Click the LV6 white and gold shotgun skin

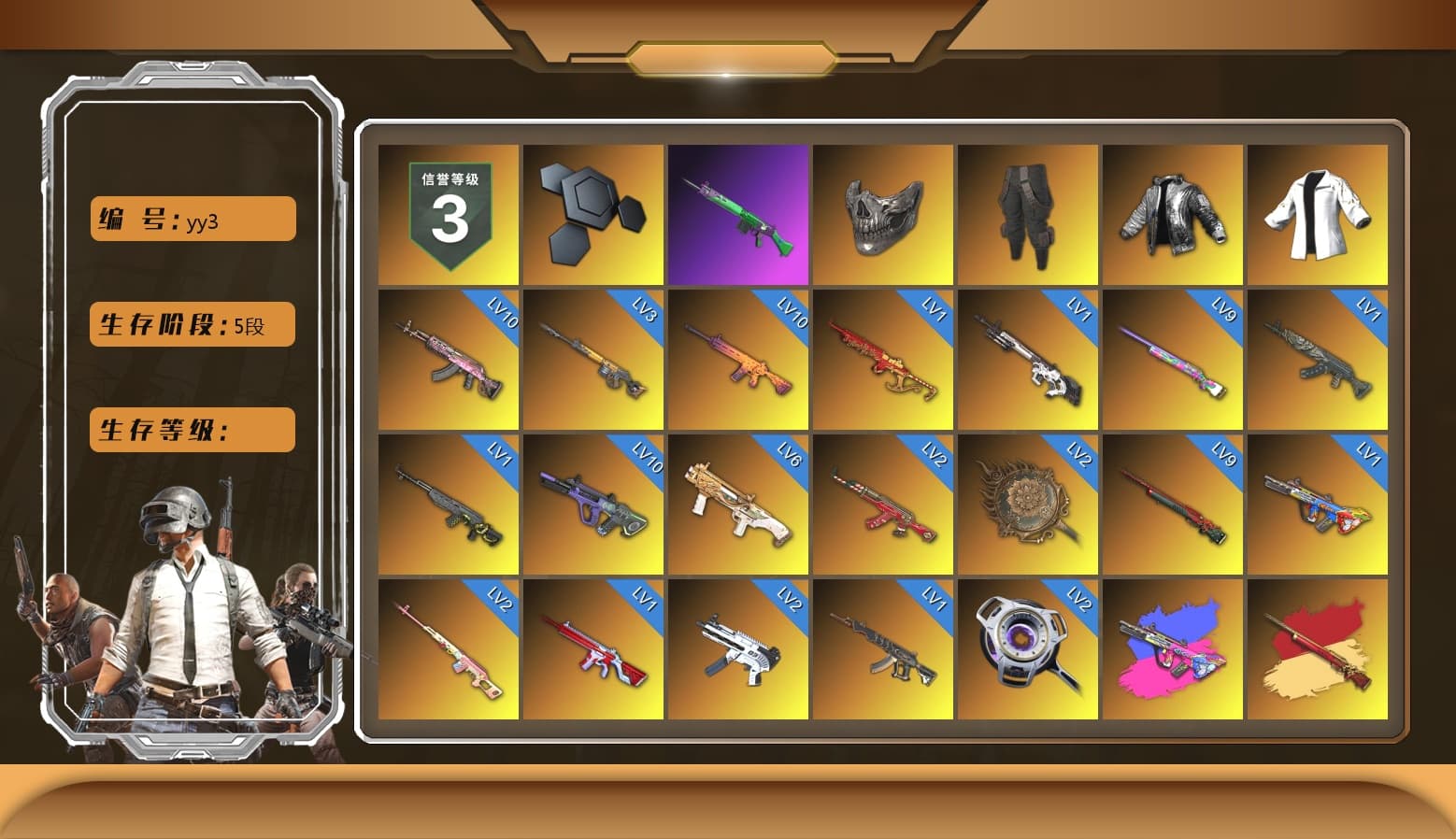tap(738, 503)
